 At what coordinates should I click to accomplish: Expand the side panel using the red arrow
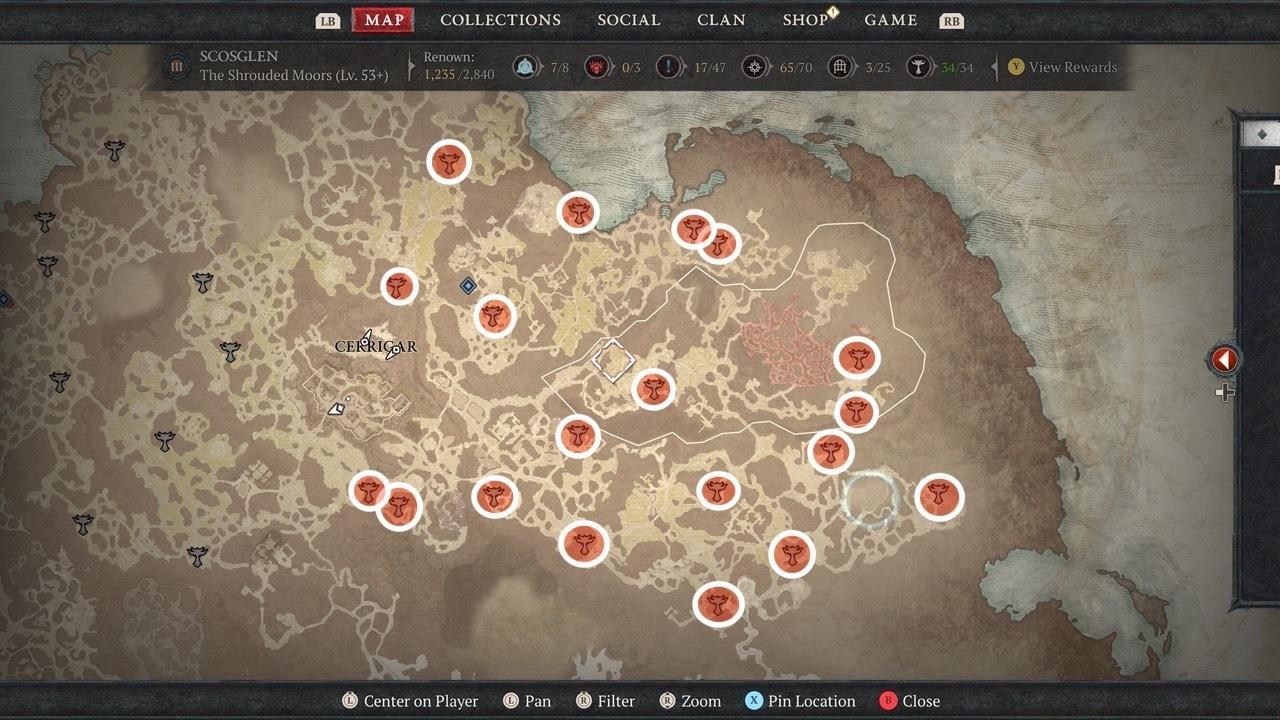point(1224,360)
